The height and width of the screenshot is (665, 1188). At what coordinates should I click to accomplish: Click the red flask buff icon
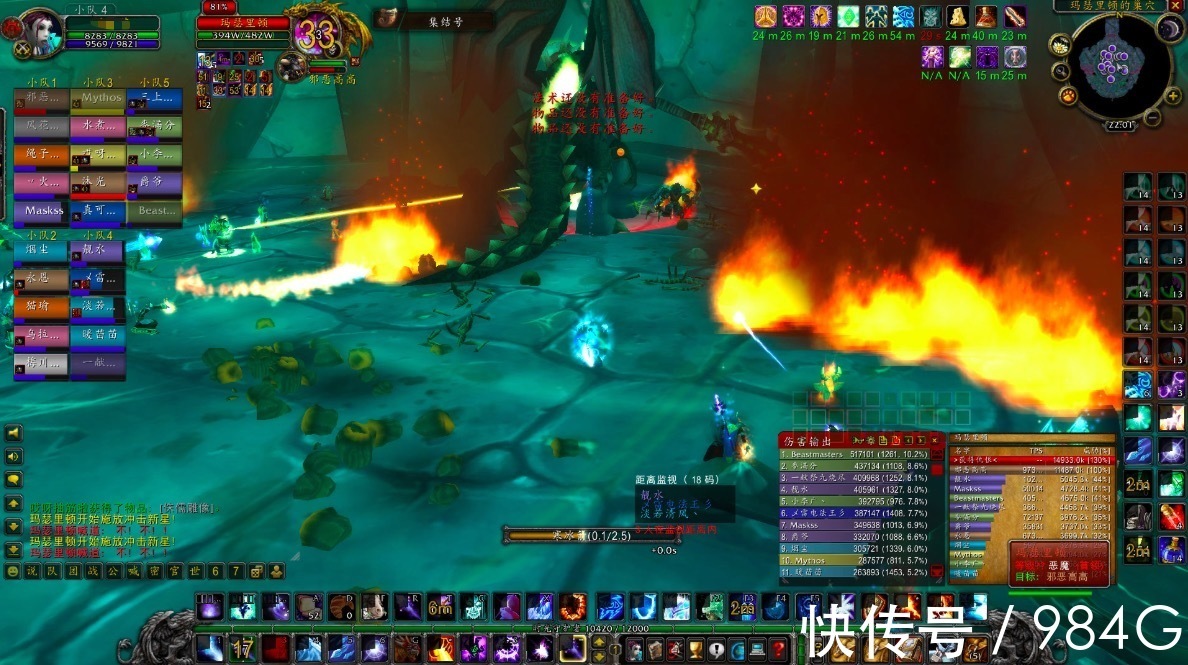[987, 17]
